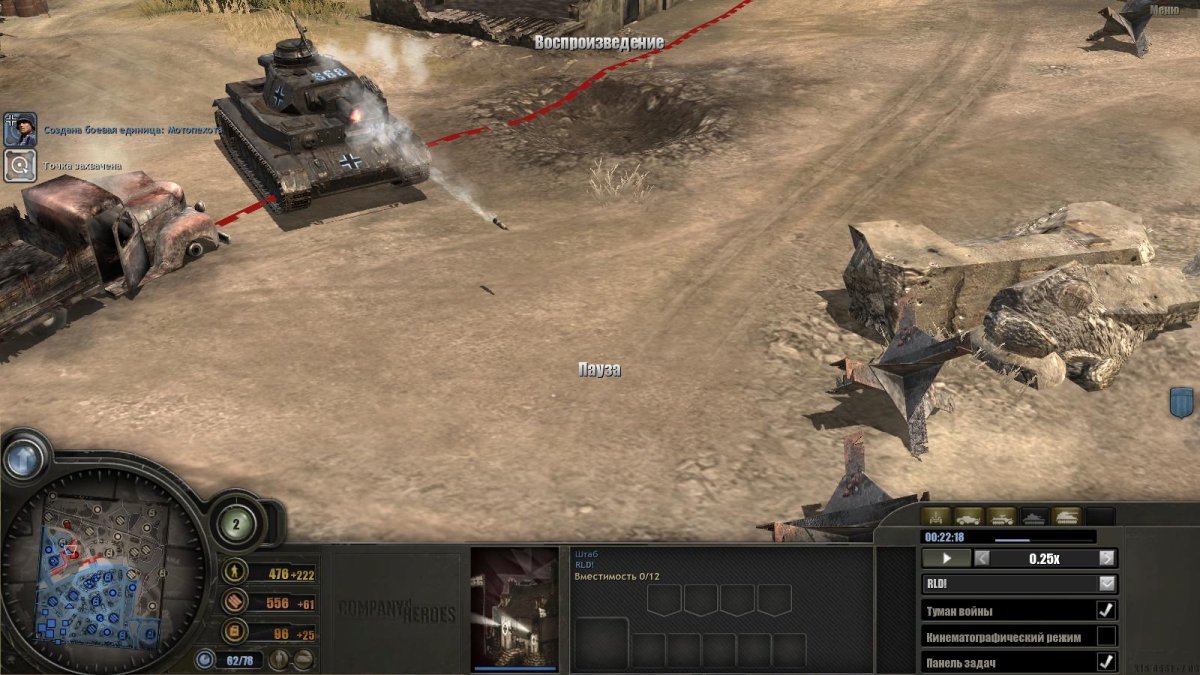Toggle the Панель задач checkbox

click(x=1106, y=662)
